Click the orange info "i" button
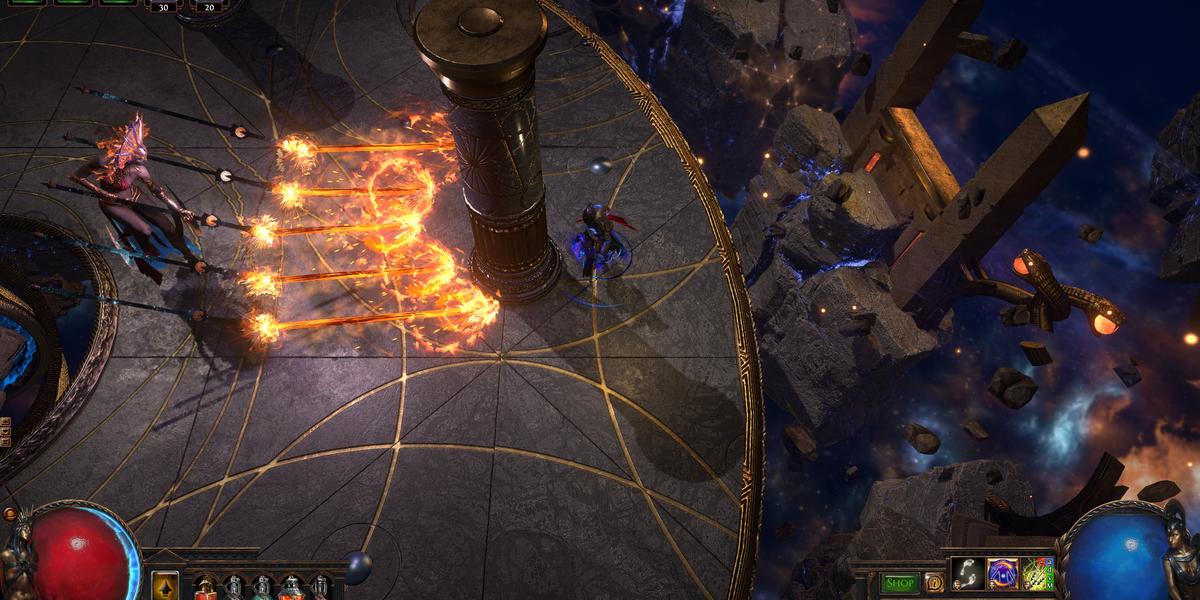This screenshot has height=600, width=1200. tap(934, 583)
